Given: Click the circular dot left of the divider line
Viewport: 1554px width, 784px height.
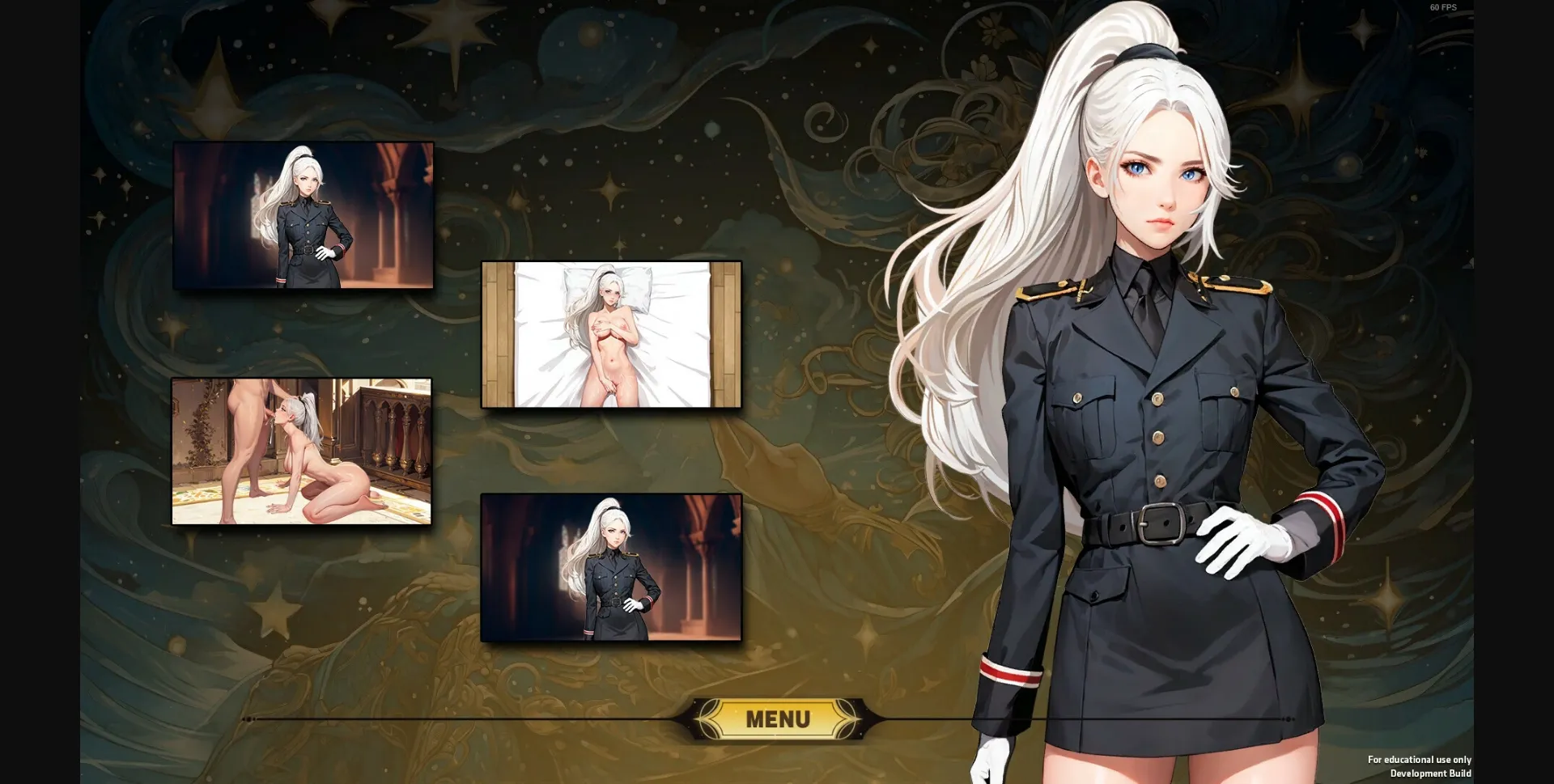Looking at the screenshot, I should 248,718.
